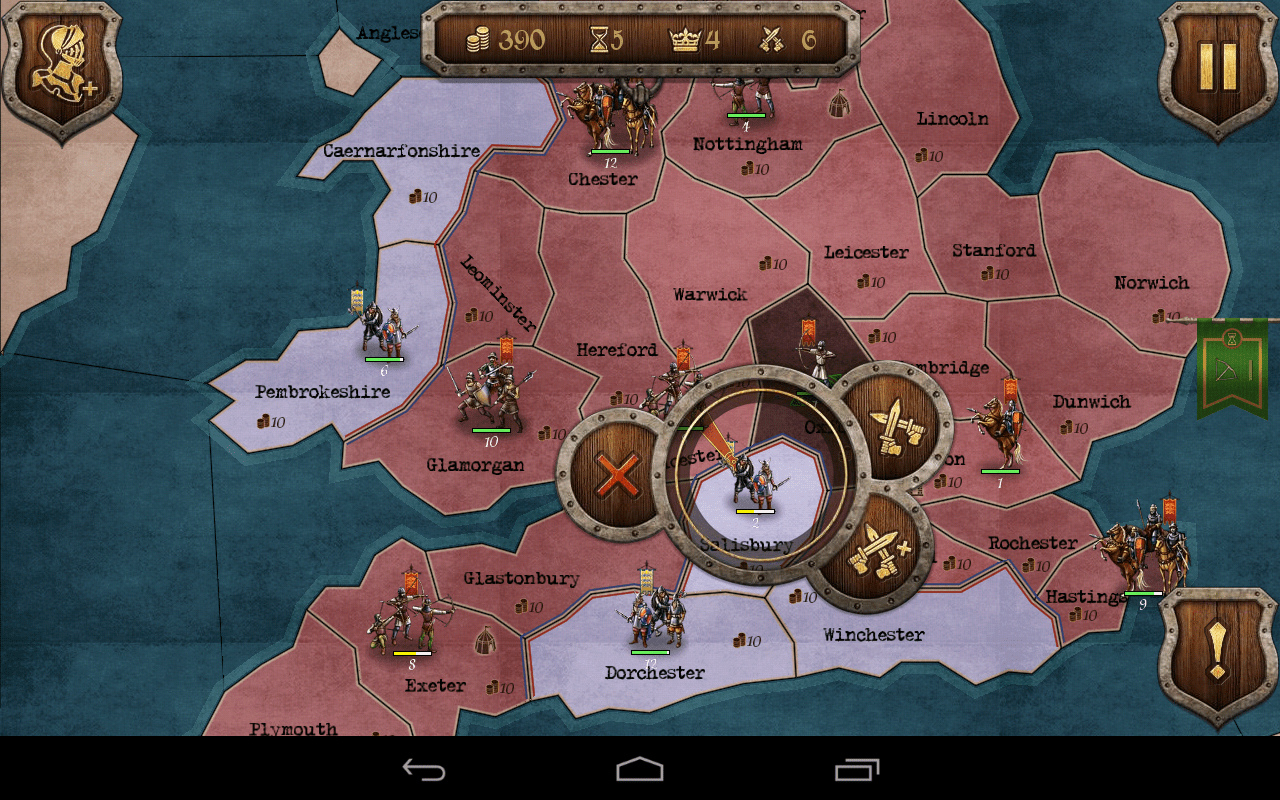Open Android recent apps button
This screenshot has width=1280, height=800.
click(857, 769)
